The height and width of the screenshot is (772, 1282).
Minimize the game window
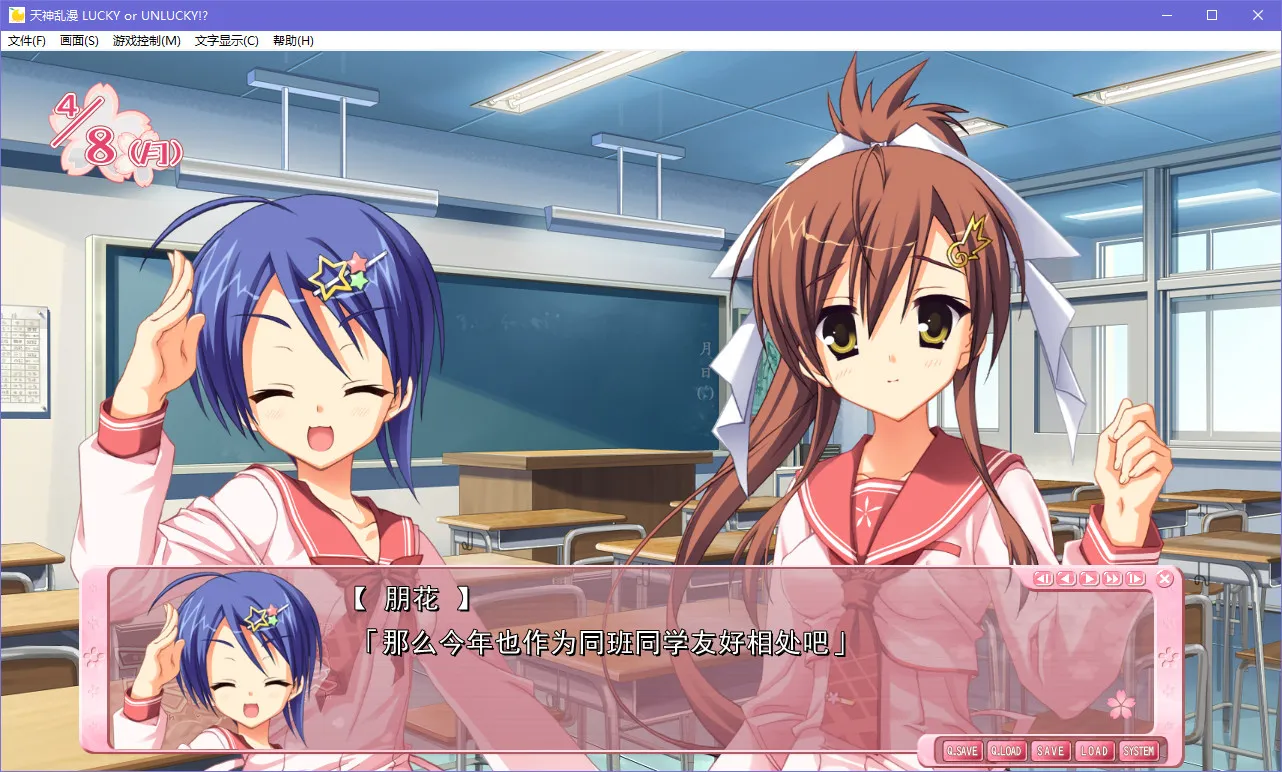tap(1166, 15)
